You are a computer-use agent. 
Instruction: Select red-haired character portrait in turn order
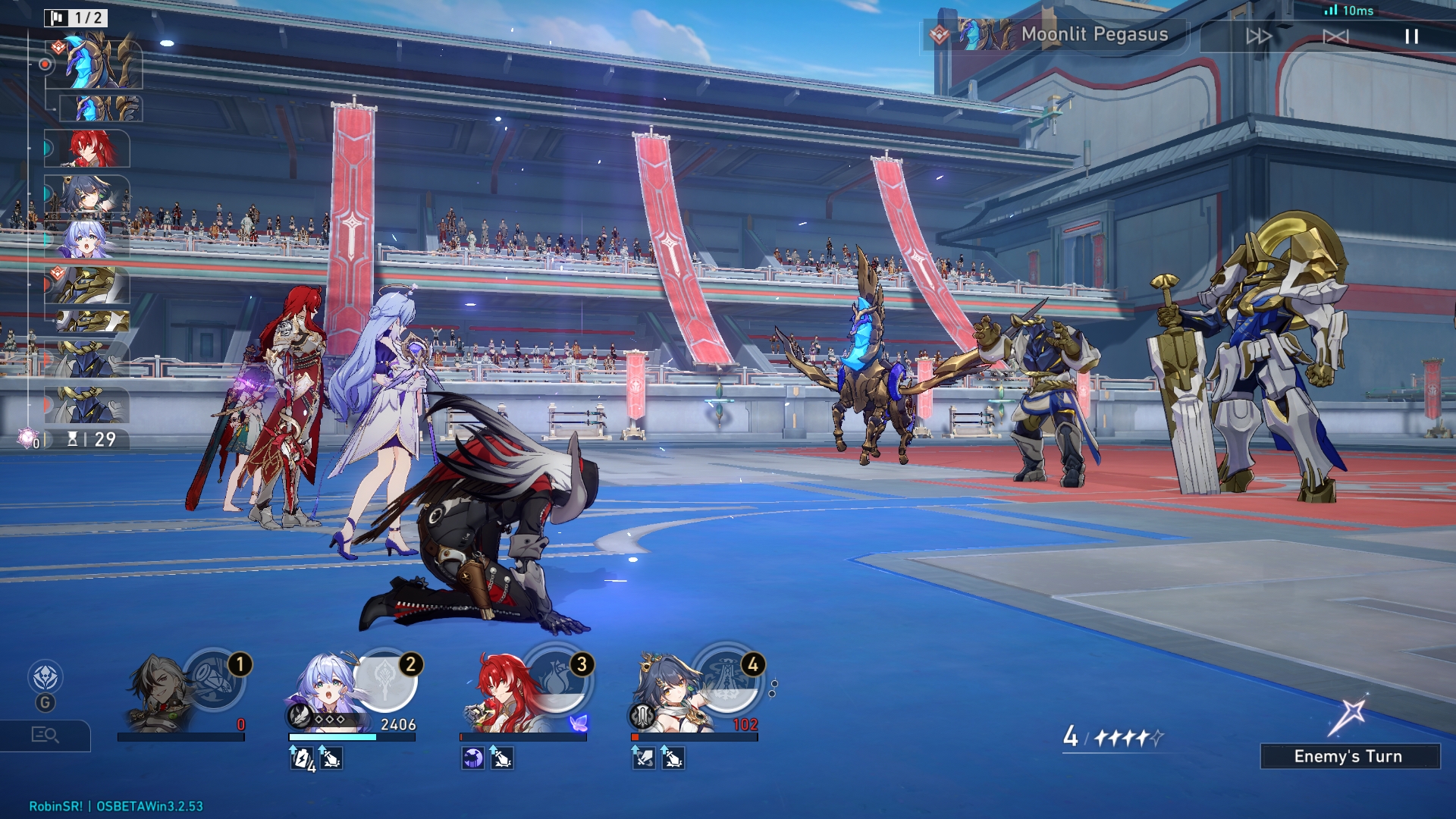point(88,149)
